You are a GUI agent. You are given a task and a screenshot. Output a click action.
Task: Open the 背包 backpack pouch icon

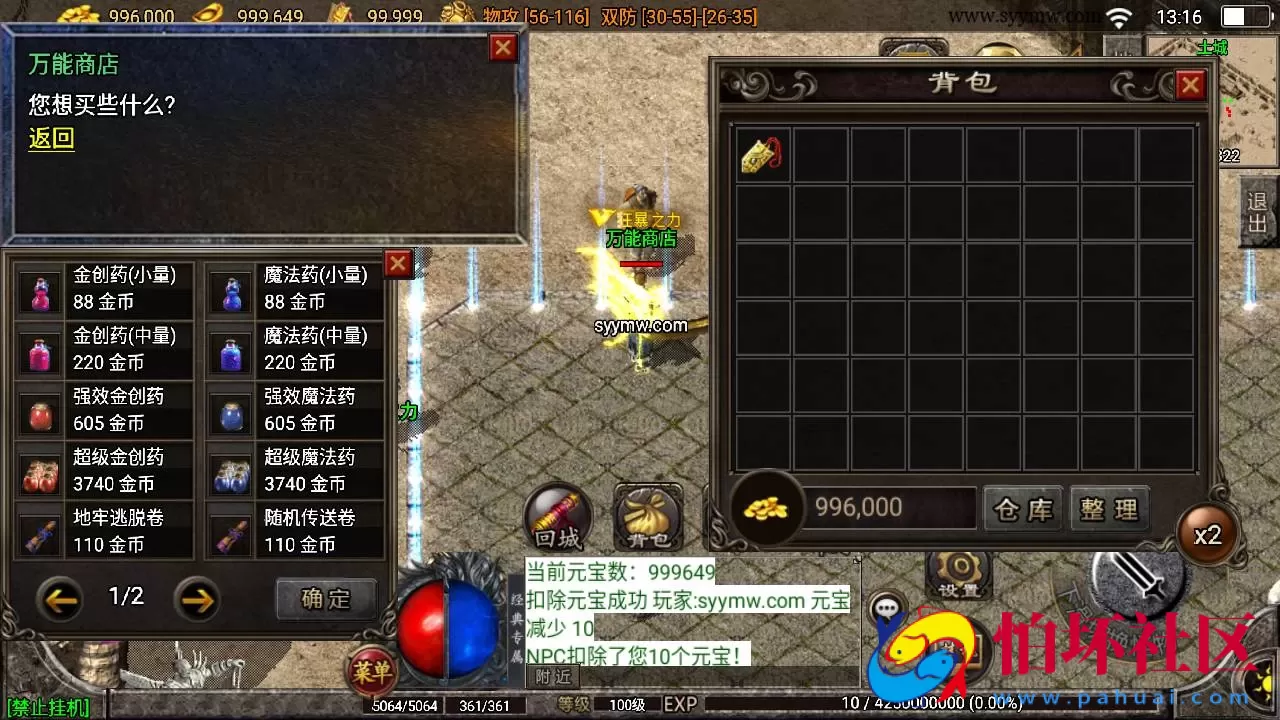tap(648, 517)
